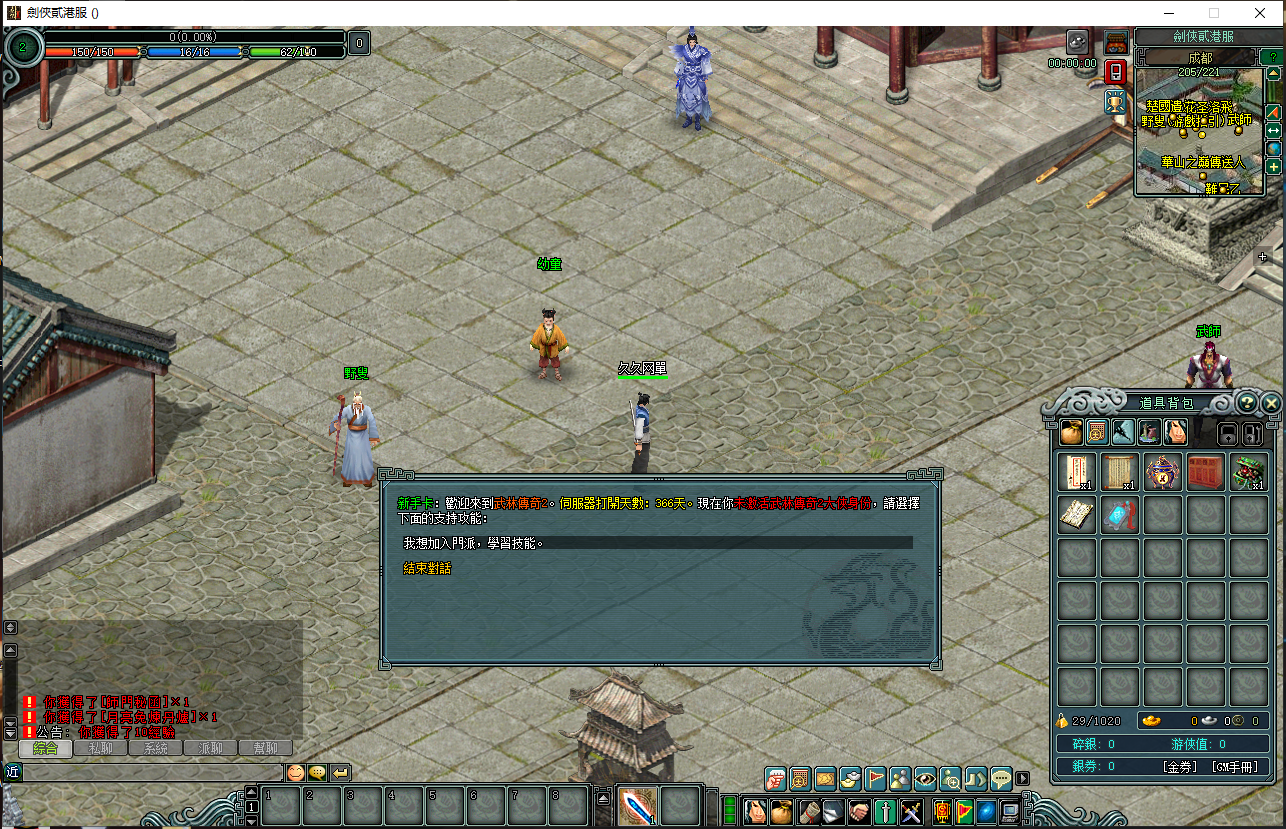Close the game window
The width and height of the screenshot is (1286, 829).
coord(1261,13)
